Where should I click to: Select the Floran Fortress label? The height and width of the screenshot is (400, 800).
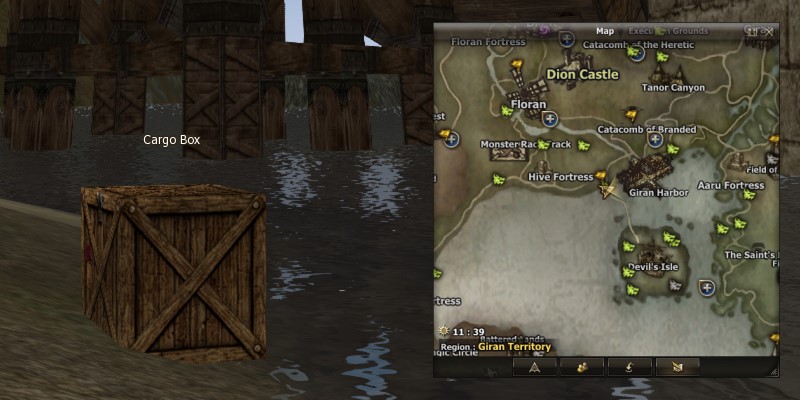coord(488,43)
